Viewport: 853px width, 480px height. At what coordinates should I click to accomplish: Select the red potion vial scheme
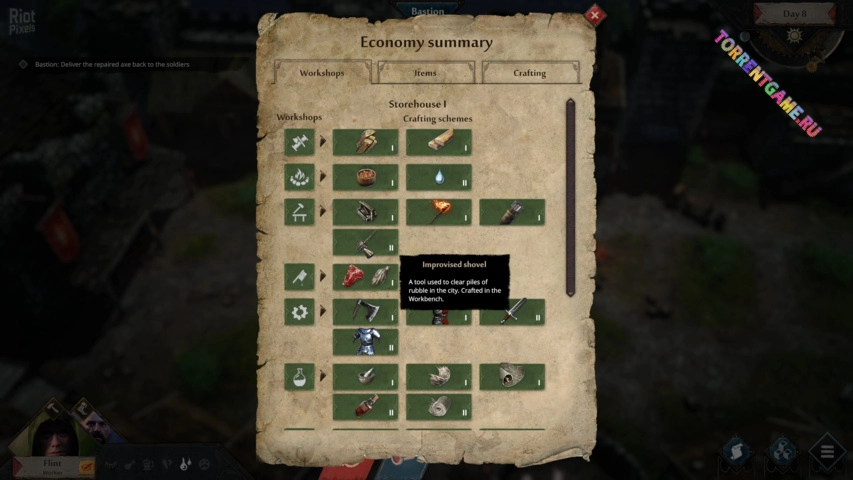point(365,407)
